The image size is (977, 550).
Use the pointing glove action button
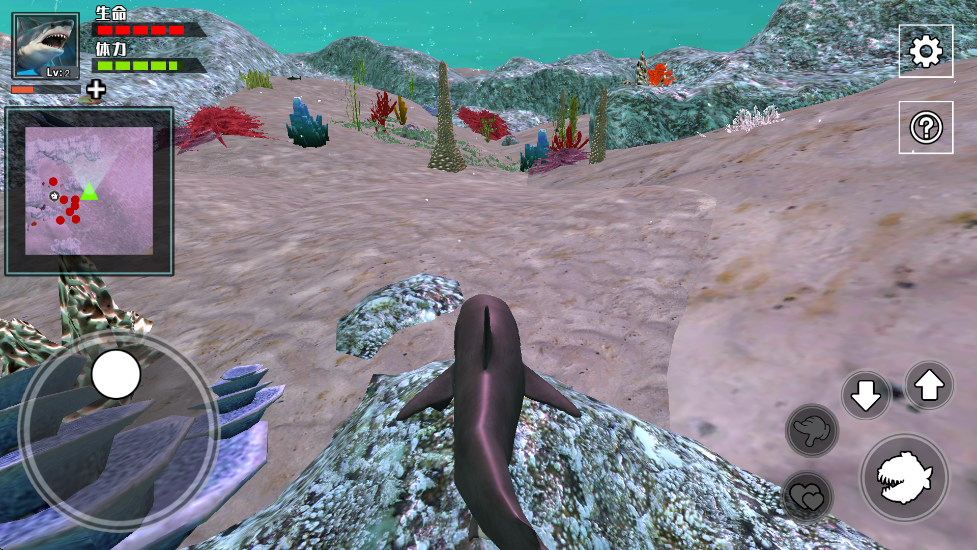click(x=811, y=430)
